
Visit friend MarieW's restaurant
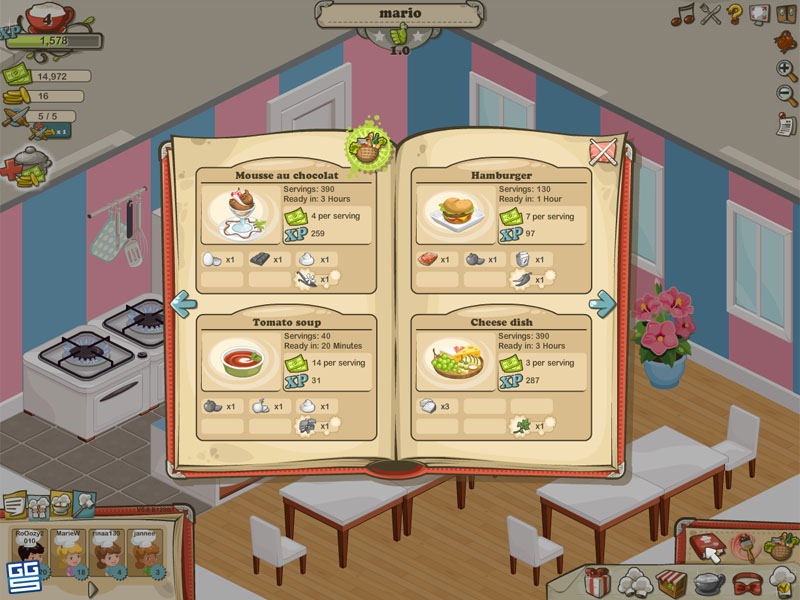click(x=68, y=555)
